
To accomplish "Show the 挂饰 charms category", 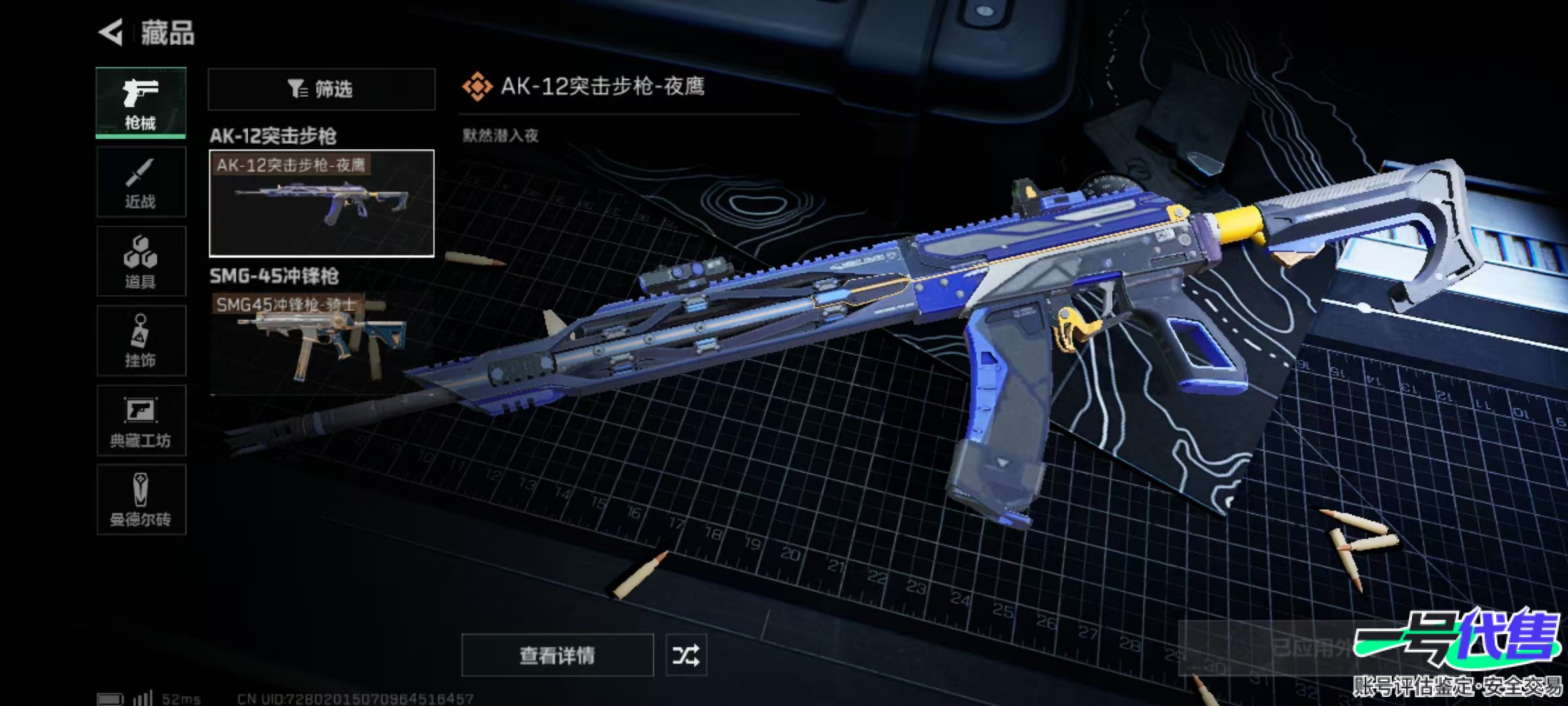I will 140,341.
